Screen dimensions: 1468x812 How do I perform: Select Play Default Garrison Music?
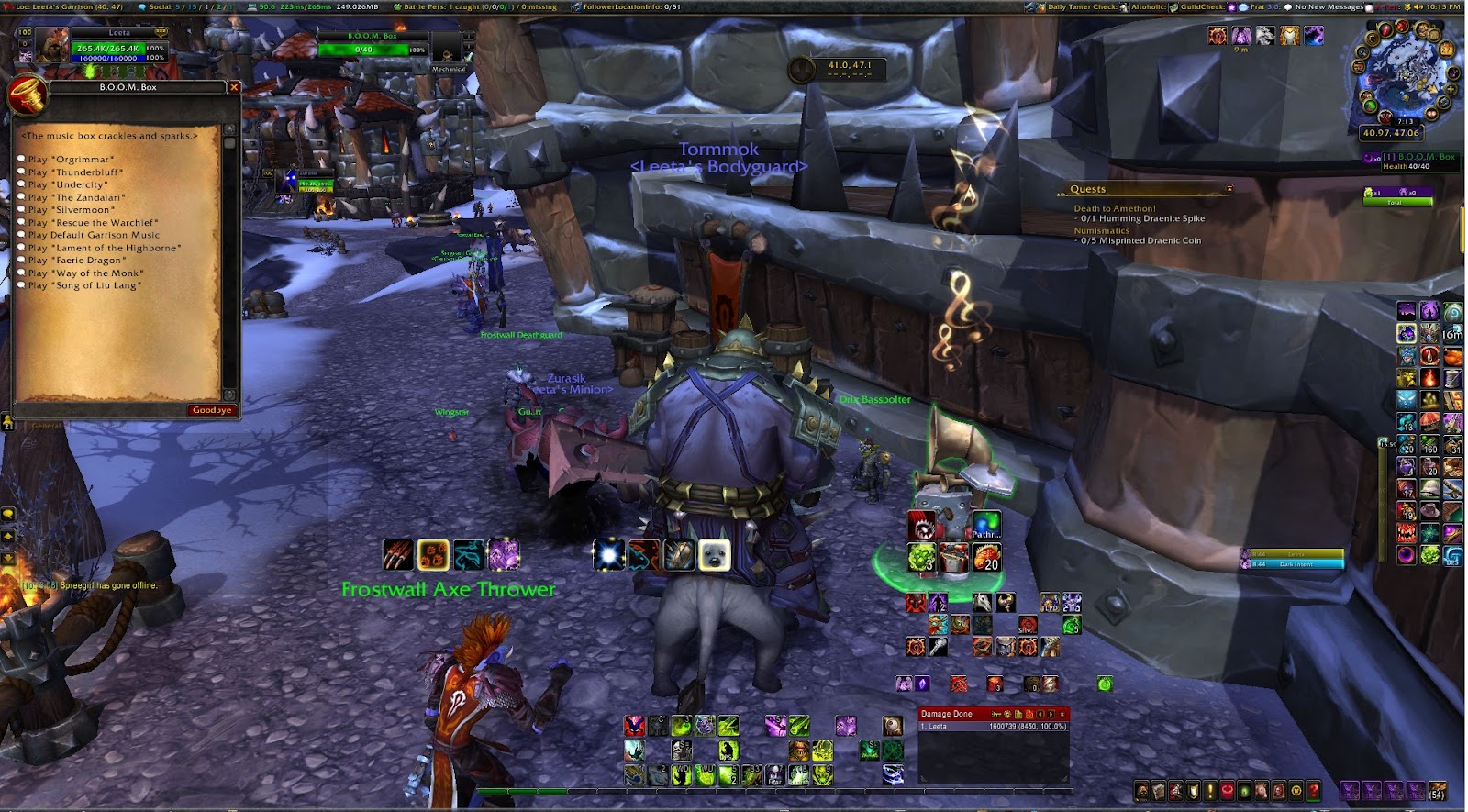click(x=94, y=235)
